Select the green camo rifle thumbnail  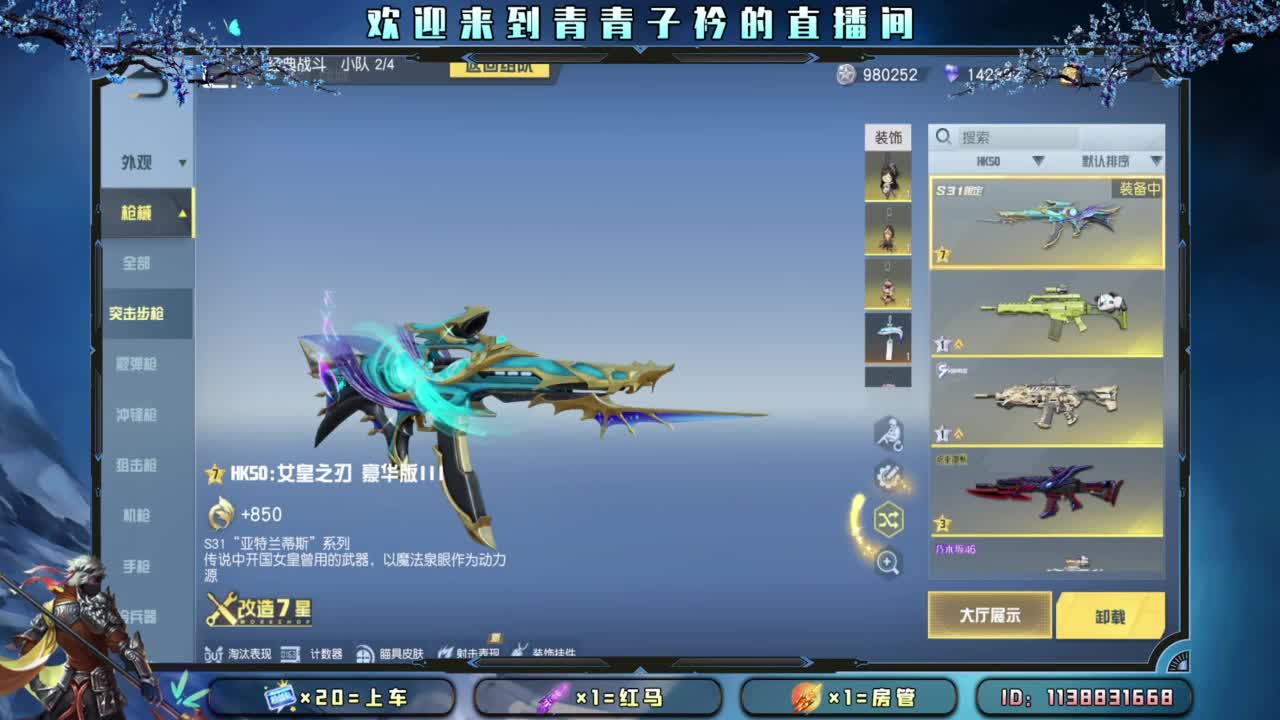point(1047,313)
